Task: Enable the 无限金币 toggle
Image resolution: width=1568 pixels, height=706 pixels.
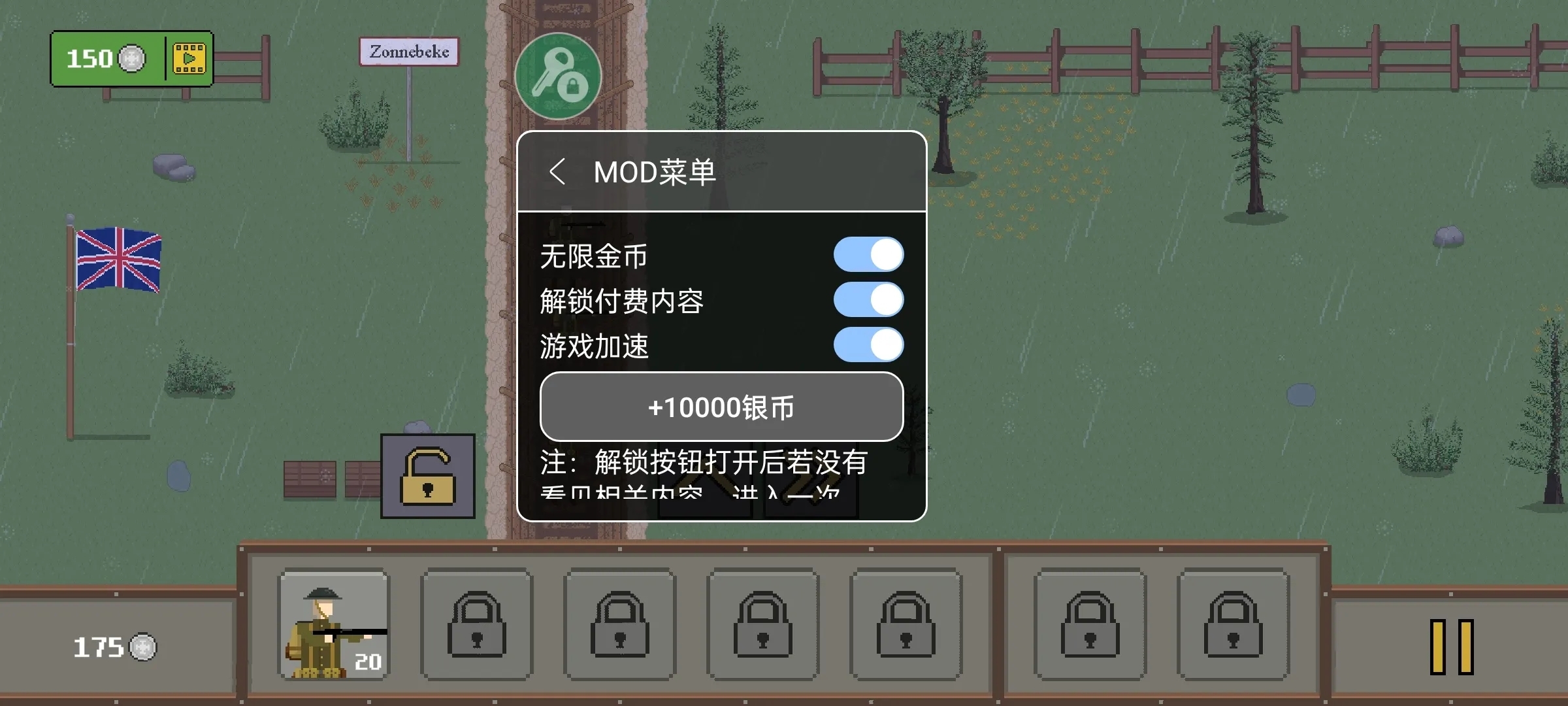Action: pos(870,254)
